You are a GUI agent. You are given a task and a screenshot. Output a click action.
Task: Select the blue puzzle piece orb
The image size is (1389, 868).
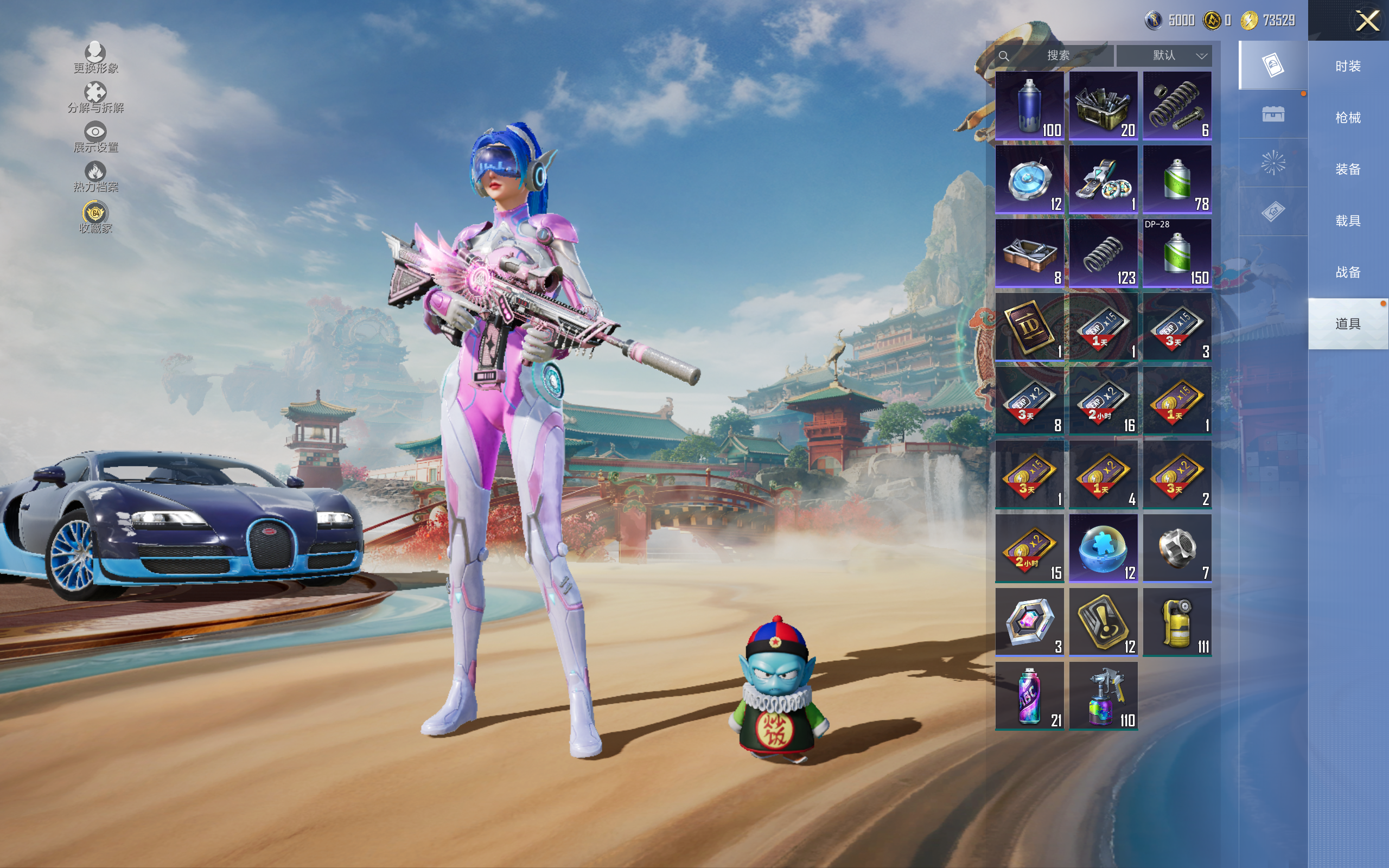1103,548
